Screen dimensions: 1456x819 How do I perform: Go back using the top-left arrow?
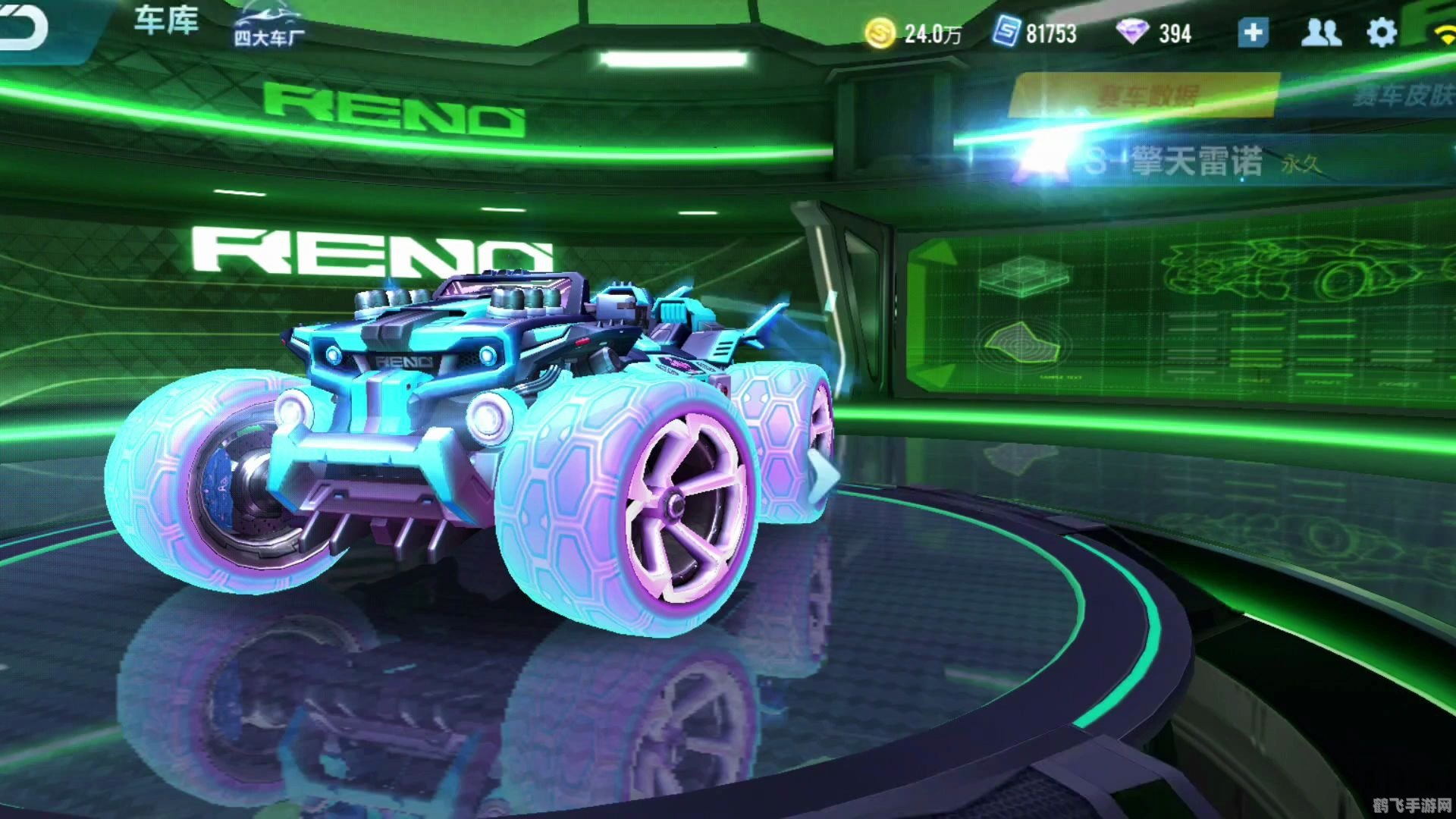(x=23, y=27)
